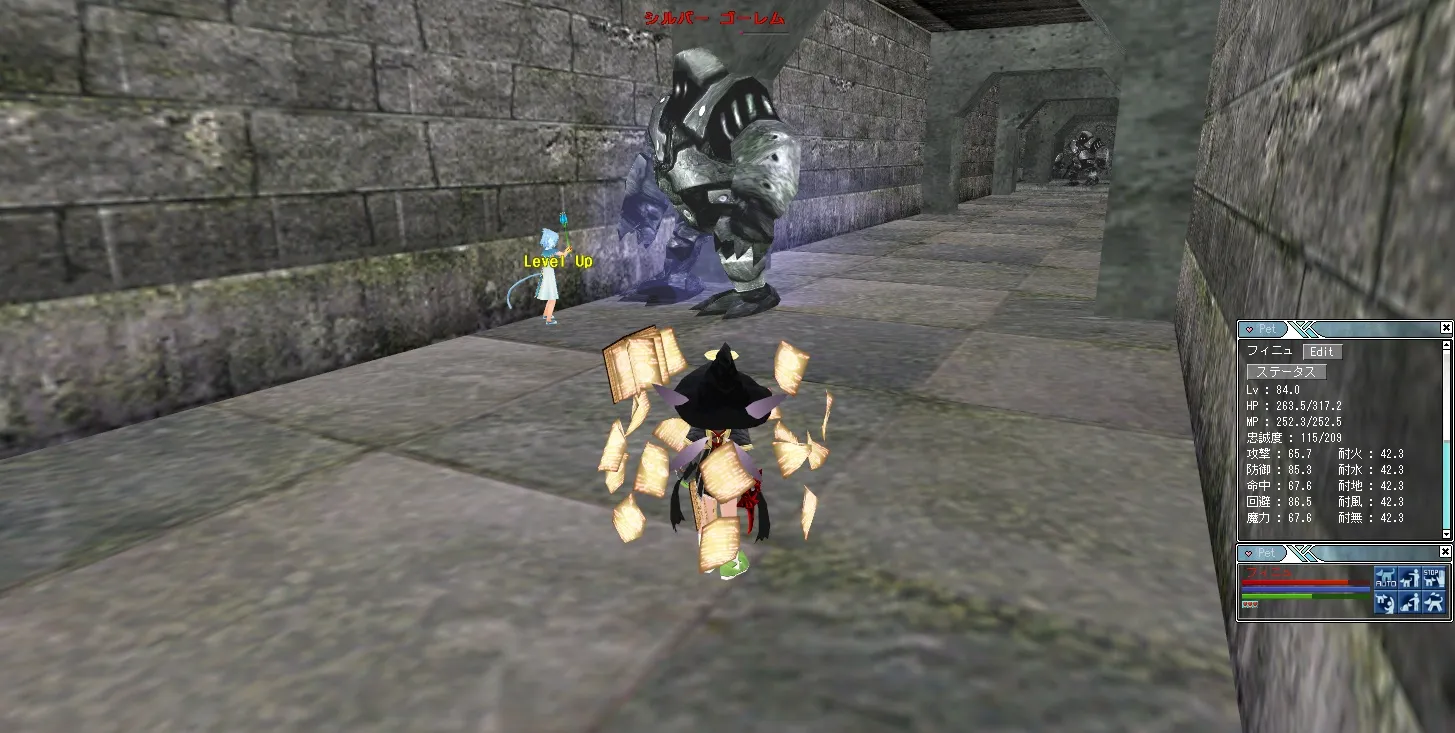
Task: Click the pet stats scrollbar up arrow
Action: pos(1446,344)
